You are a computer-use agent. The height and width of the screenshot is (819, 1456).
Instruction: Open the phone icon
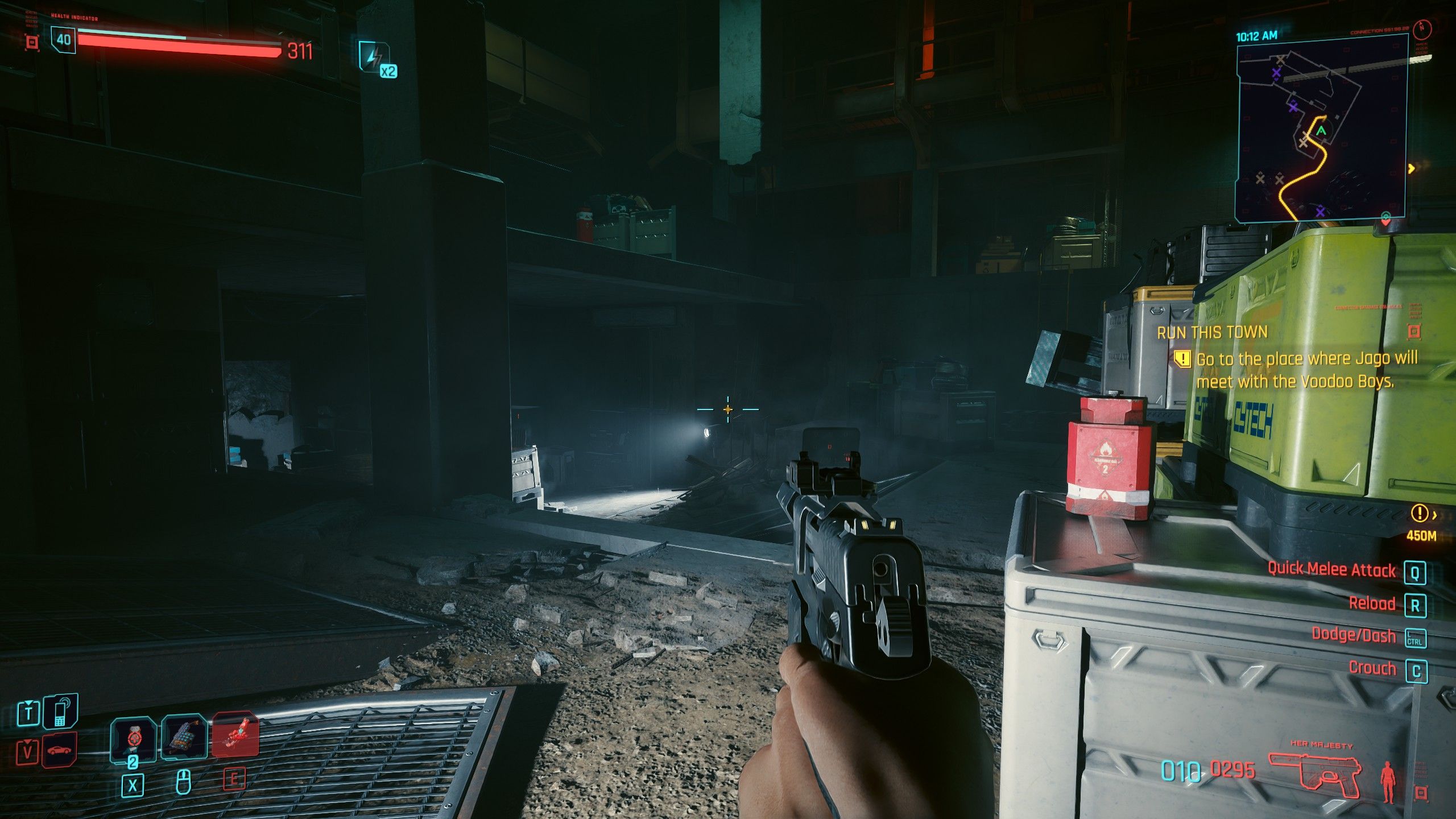[x=60, y=712]
